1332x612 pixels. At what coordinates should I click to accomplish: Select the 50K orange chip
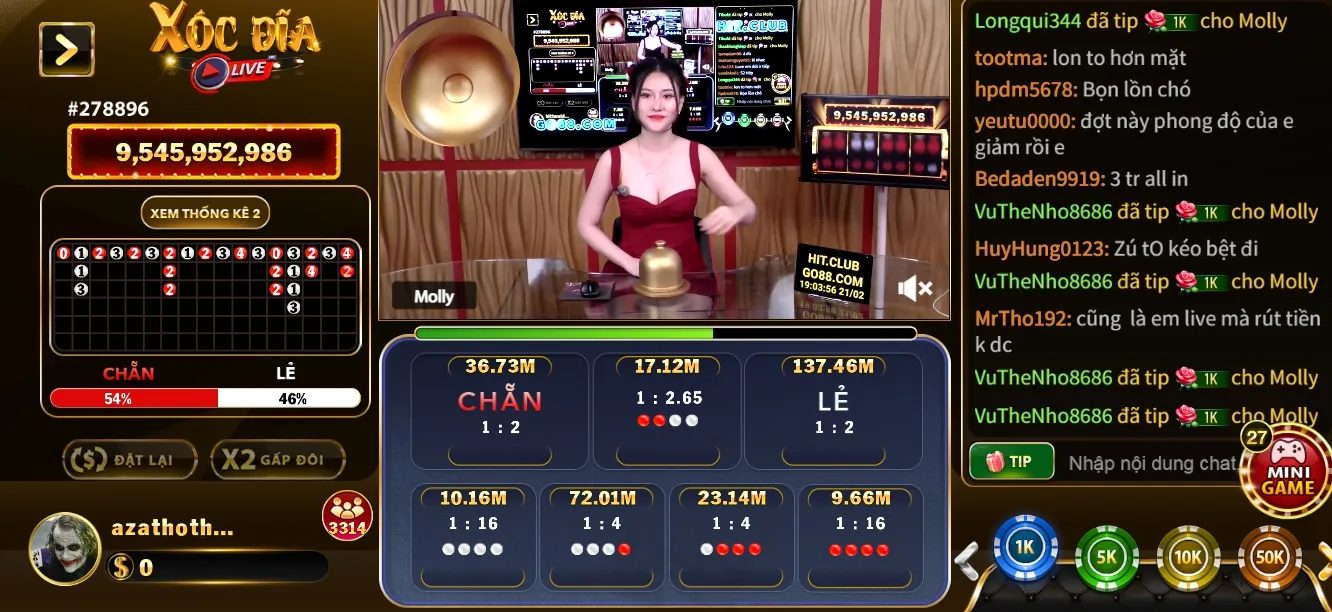pos(1270,556)
